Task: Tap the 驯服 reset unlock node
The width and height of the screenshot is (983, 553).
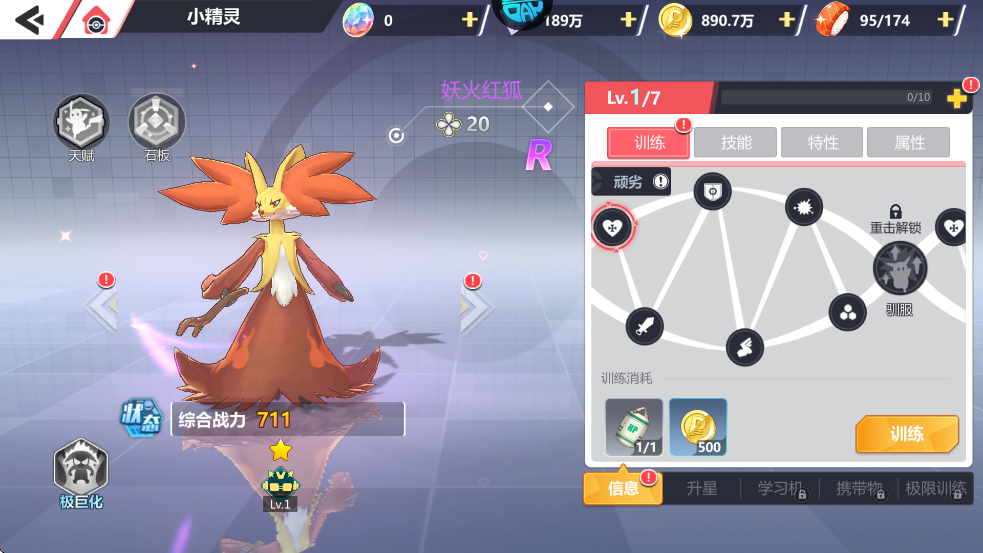Action: pyautogui.click(x=899, y=268)
